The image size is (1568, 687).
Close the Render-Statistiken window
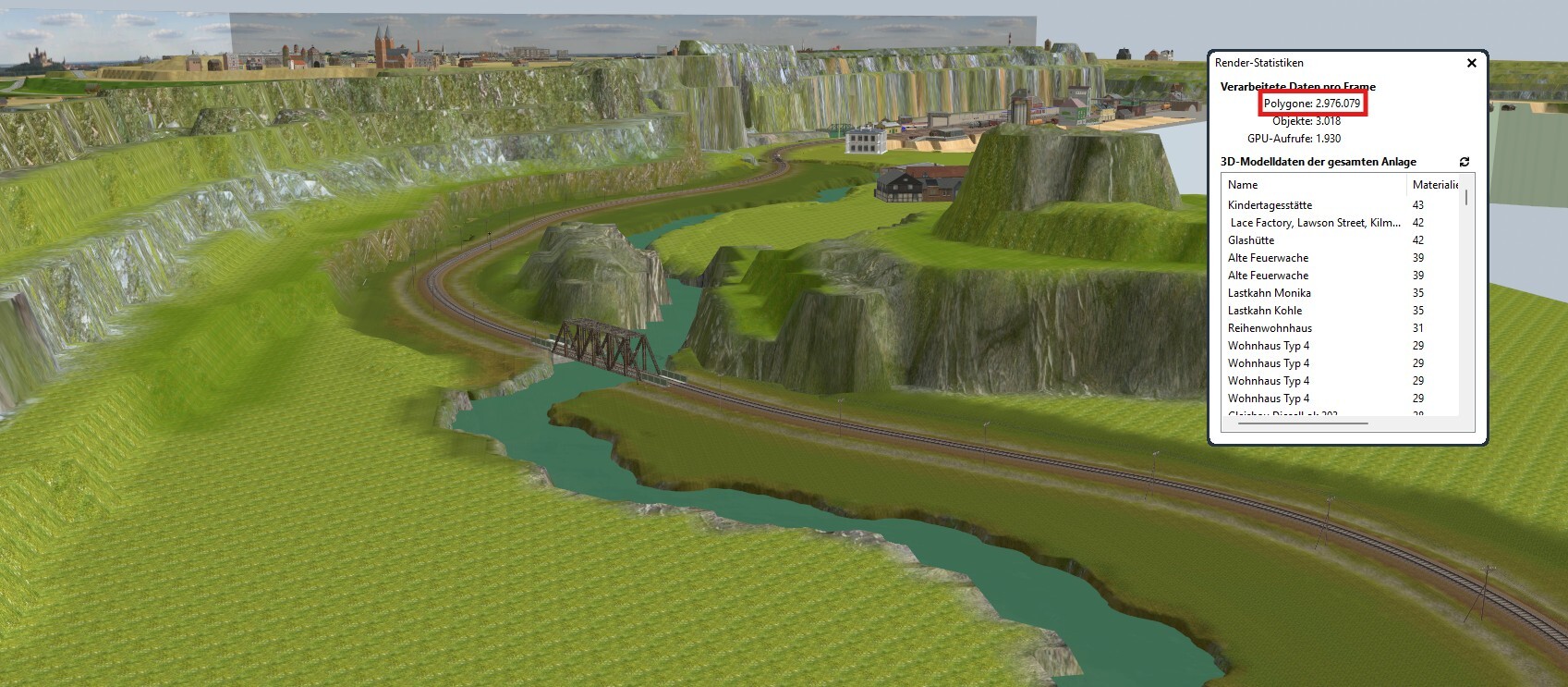coord(1471,63)
